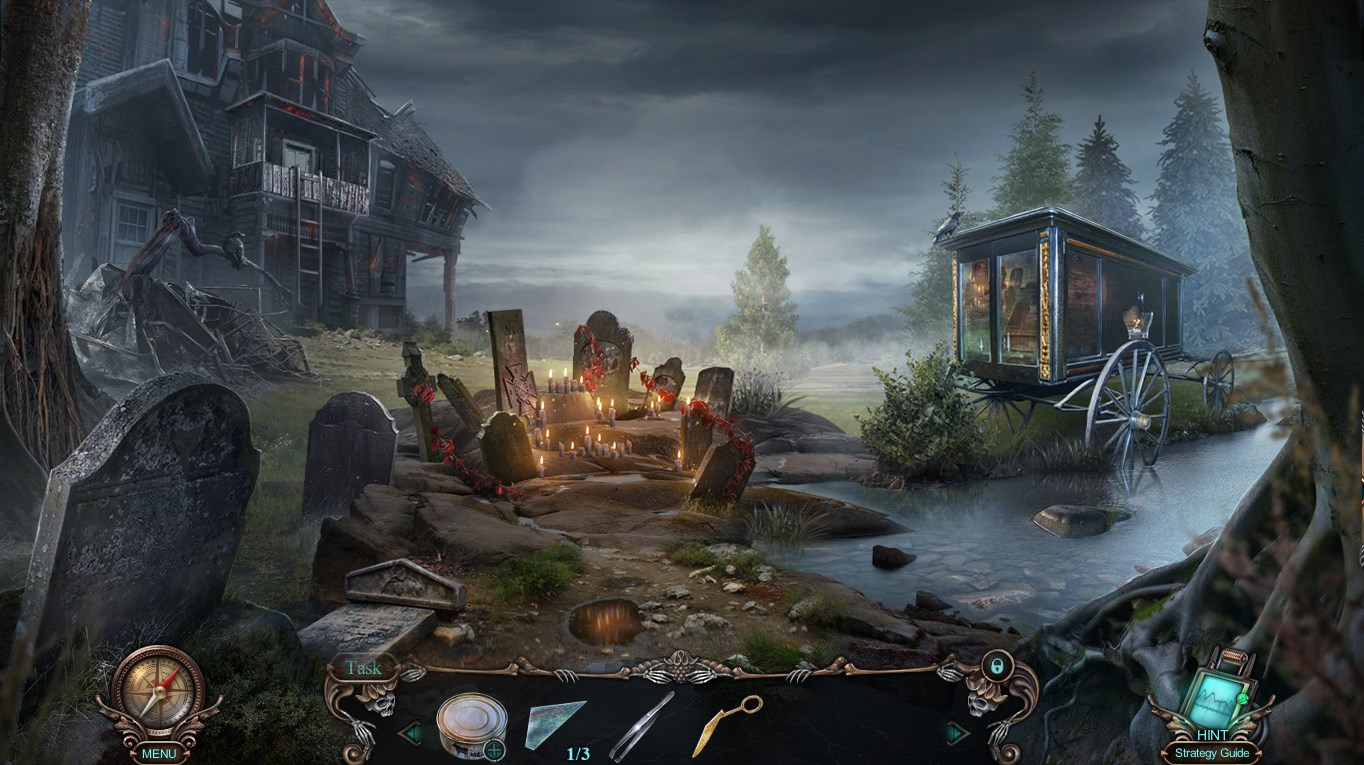Open the Task panel
Viewport: 1364px width, 765px height.
click(363, 667)
